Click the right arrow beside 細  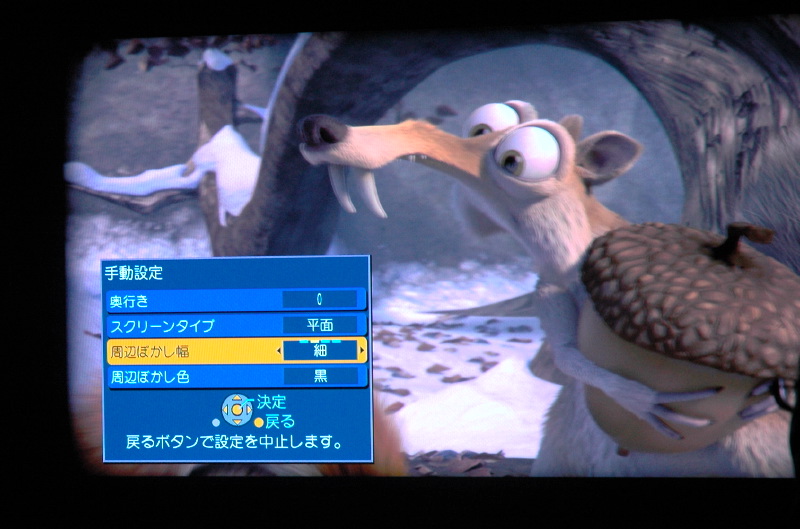click(x=361, y=351)
